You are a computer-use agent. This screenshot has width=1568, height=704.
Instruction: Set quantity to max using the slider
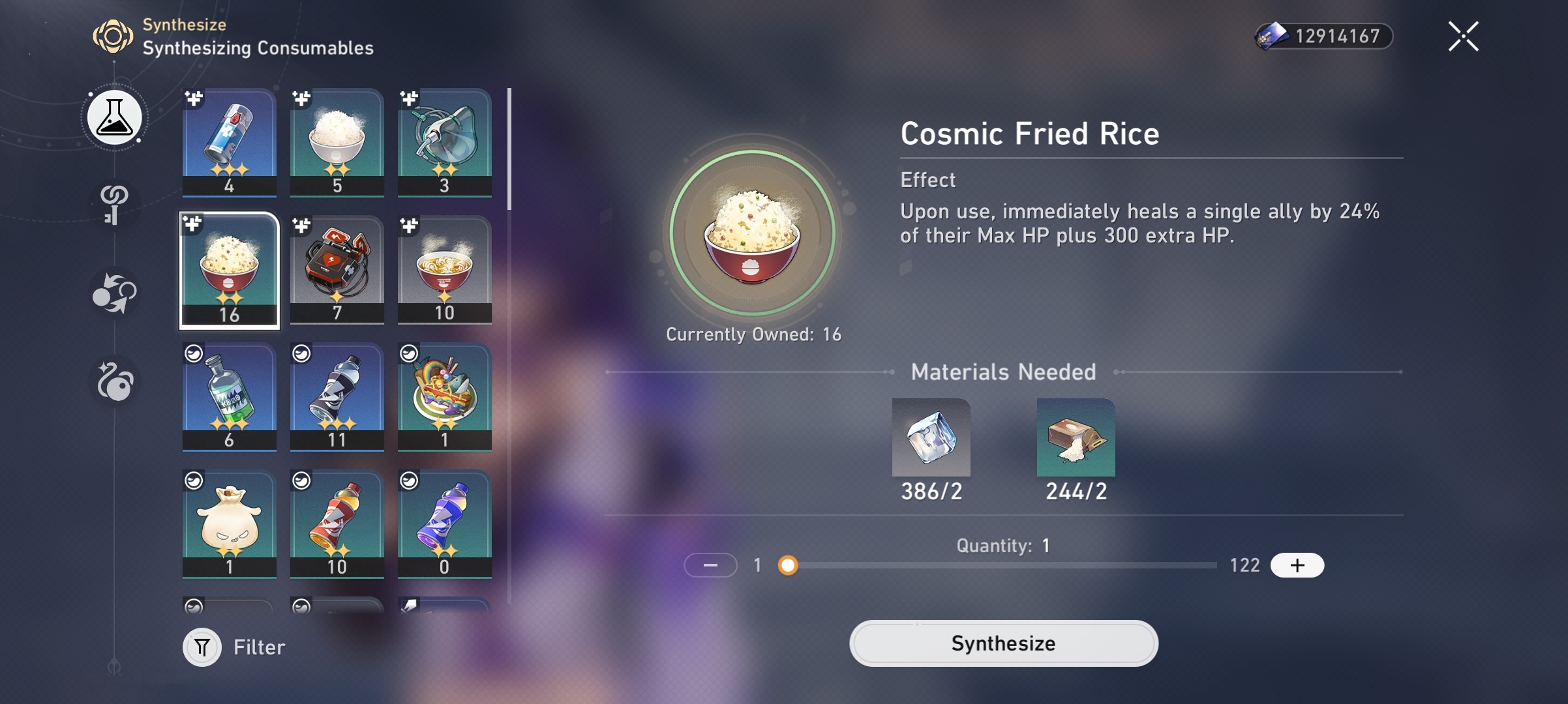[1213, 566]
